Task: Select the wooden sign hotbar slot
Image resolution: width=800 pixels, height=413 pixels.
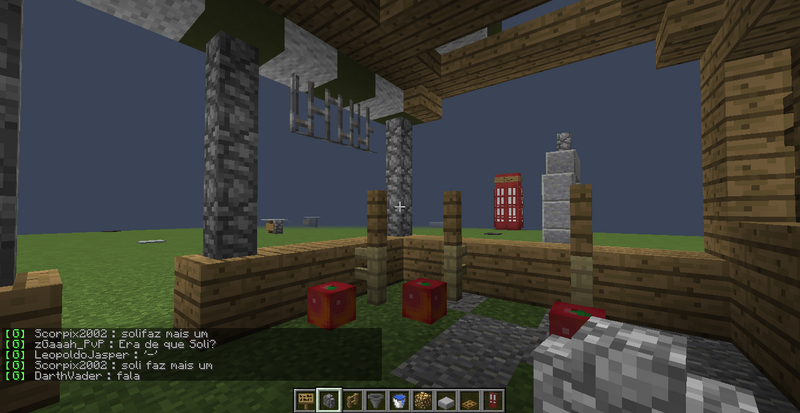Action: (305, 400)
